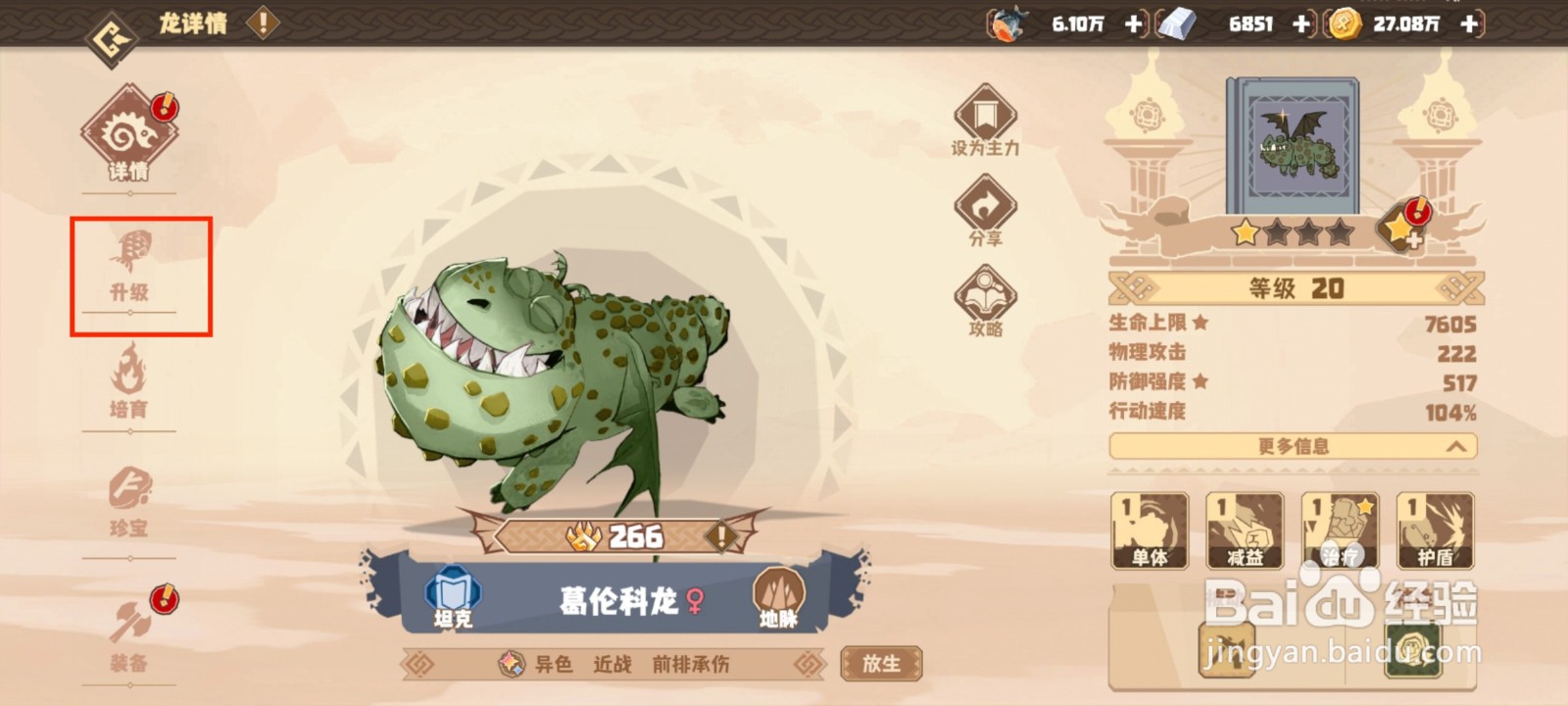Open the 攻略 guide diamond icon
This screenshot has width=1568, height=706.
[985, 299]
